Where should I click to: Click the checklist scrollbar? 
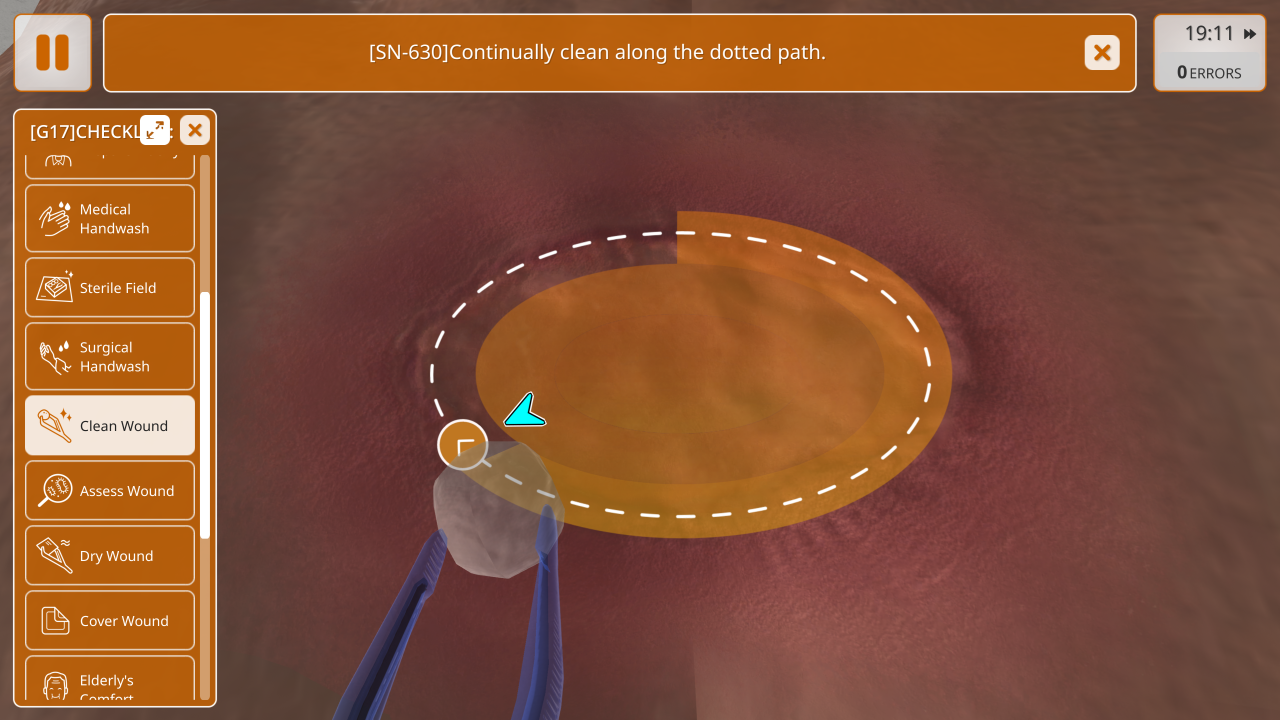(x=205, y=415)
